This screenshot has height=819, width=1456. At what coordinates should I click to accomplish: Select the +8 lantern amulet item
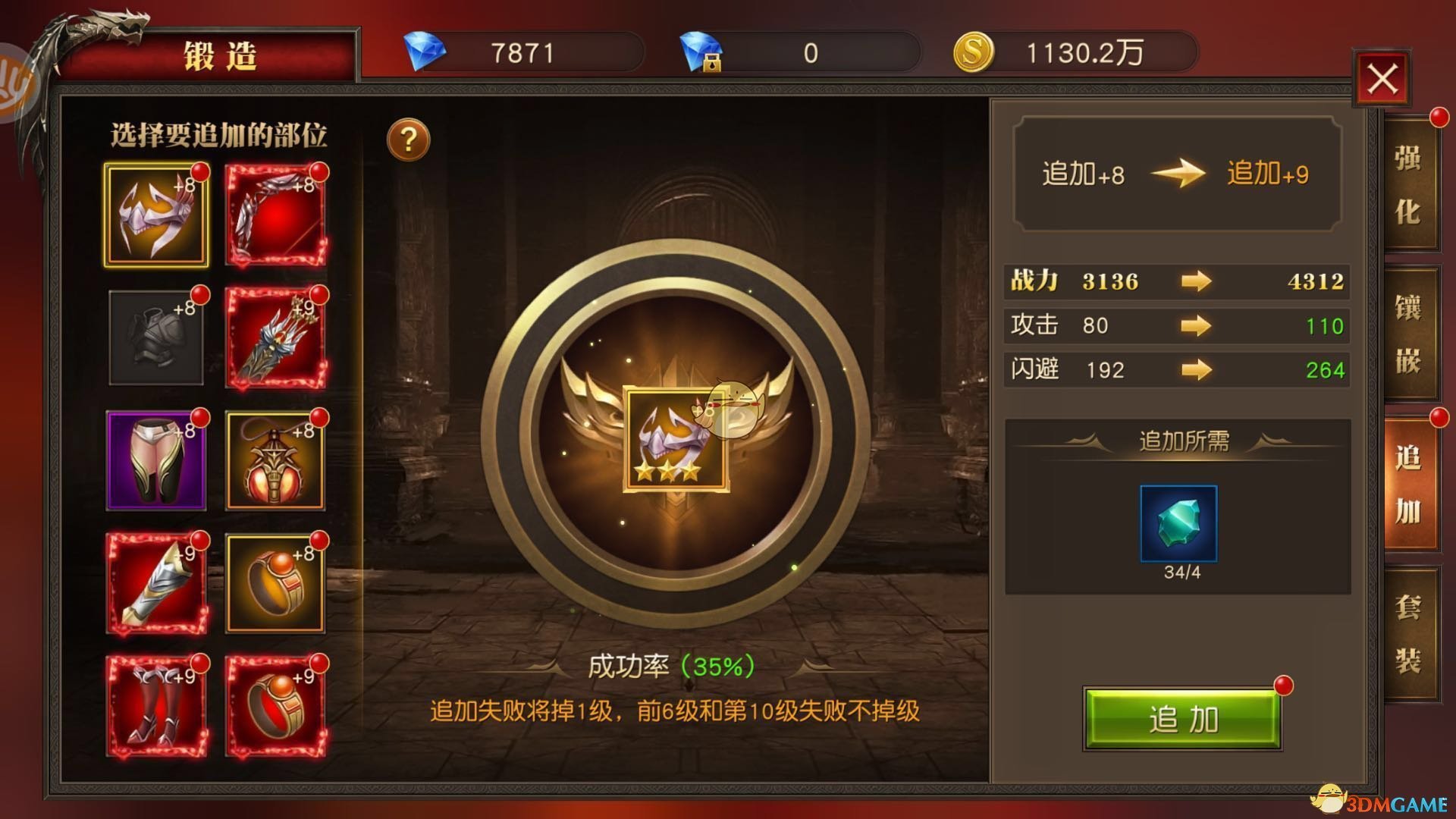tap(276, 459)
